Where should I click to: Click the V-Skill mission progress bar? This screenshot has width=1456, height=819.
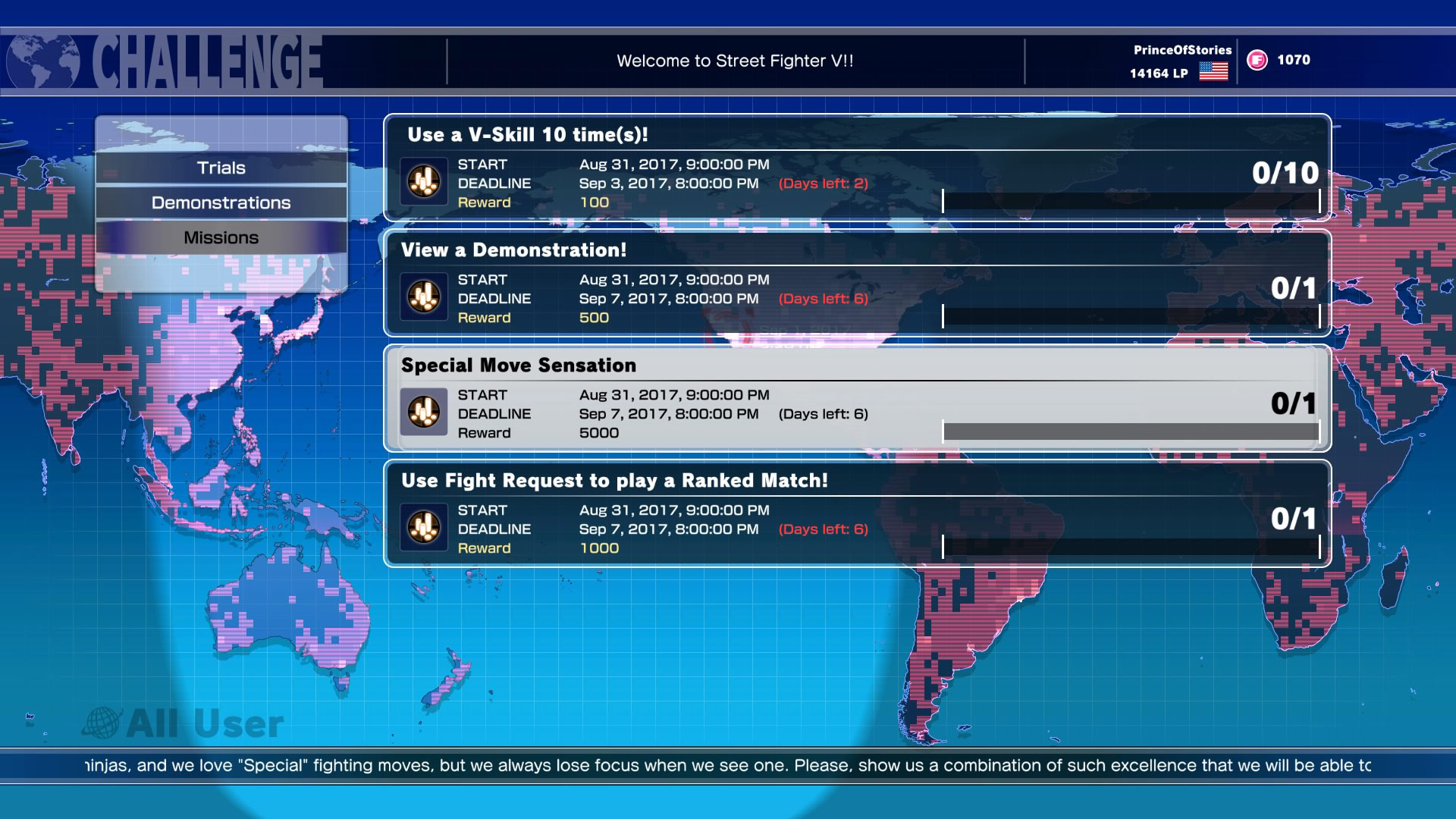click(1130, 199)
